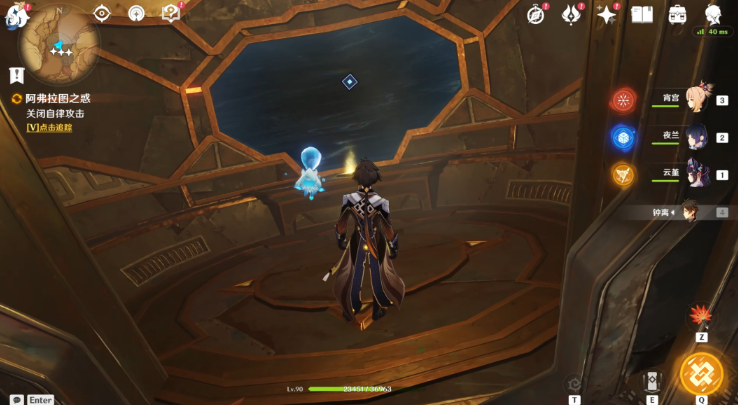This screenshot has height=405, width=738.
Task: Open the wish star icon
Action: pyautogui.click(x=606, y=14)
